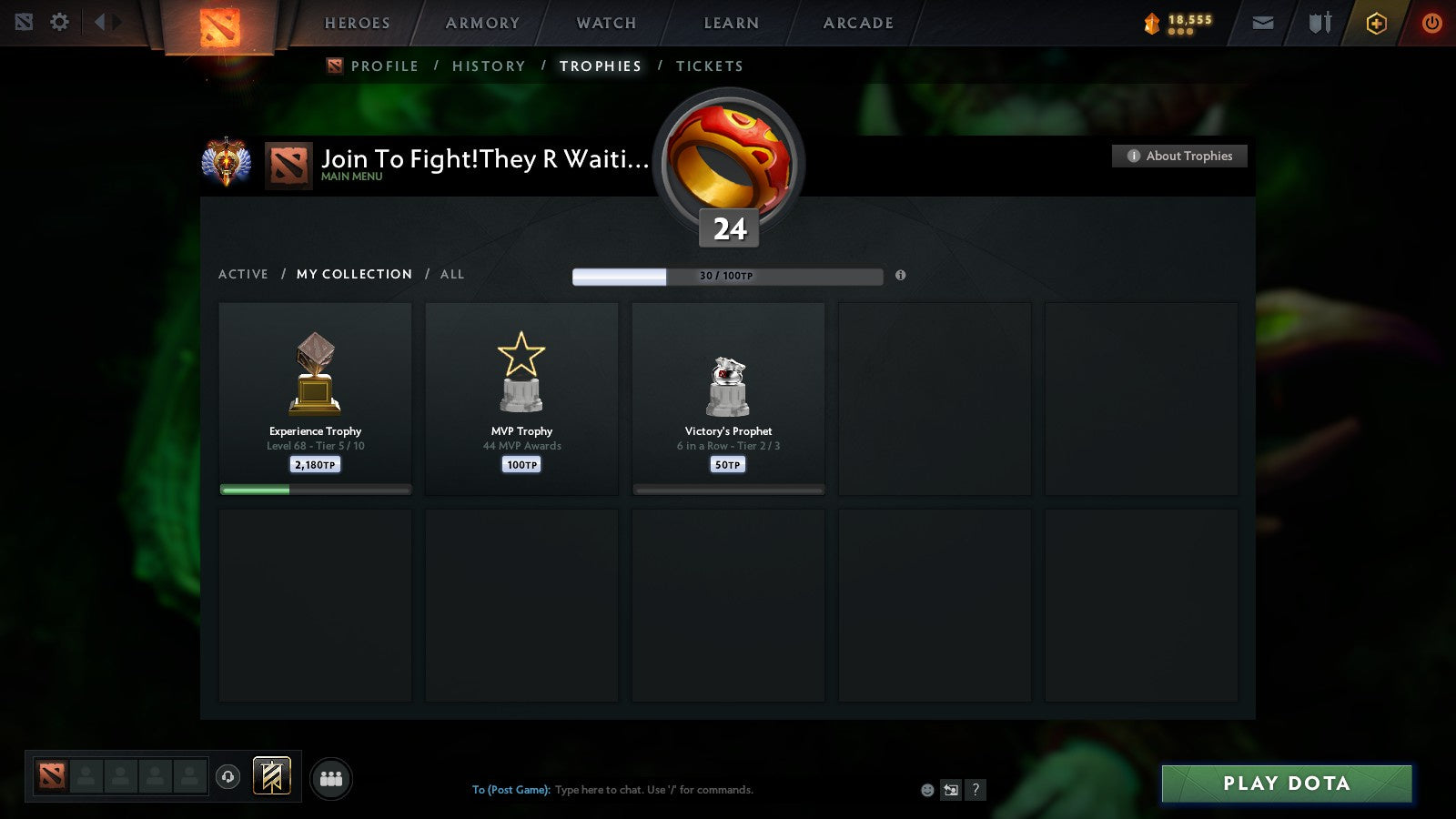Select the ALL trophy filter

[x=452, y=274]
